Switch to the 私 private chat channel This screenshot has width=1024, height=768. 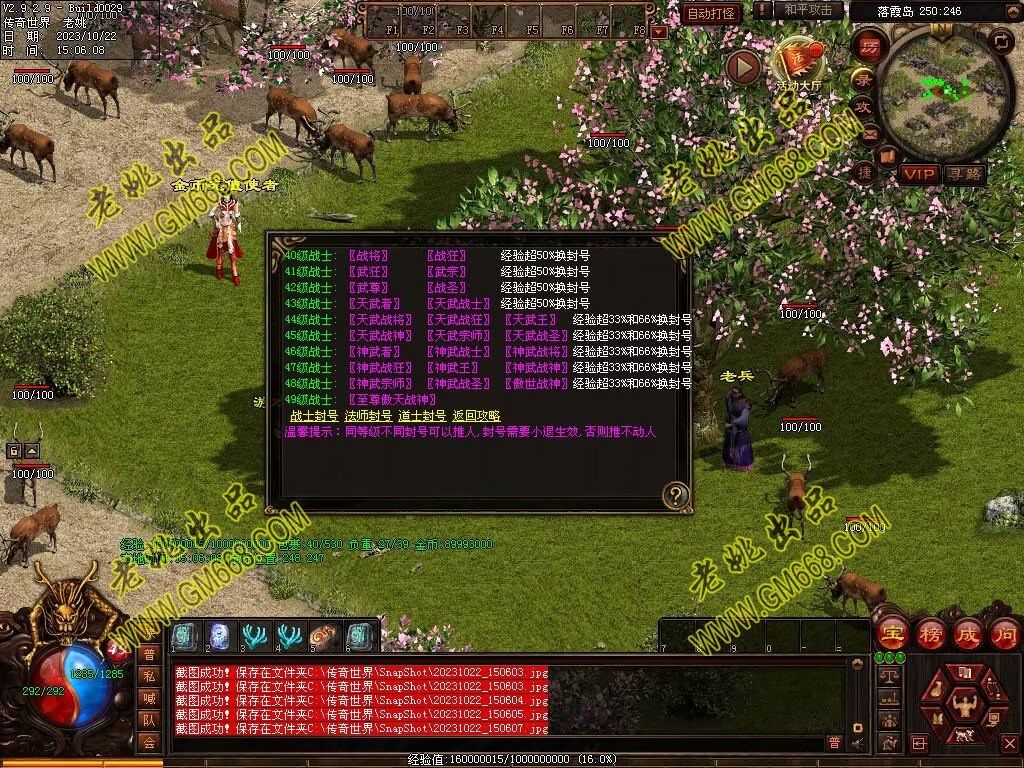coord(149,676)
